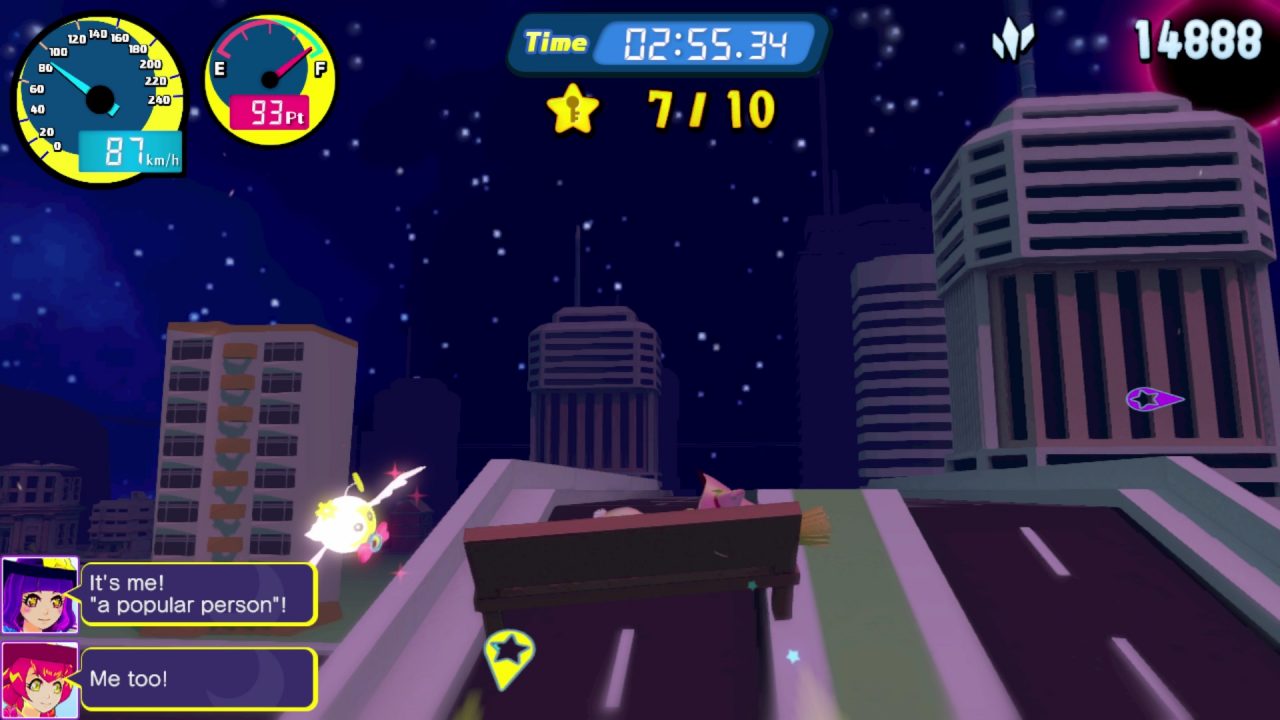Click the yellow star waypoint marker
This screenshot has height=720, width=1280.
509,654
